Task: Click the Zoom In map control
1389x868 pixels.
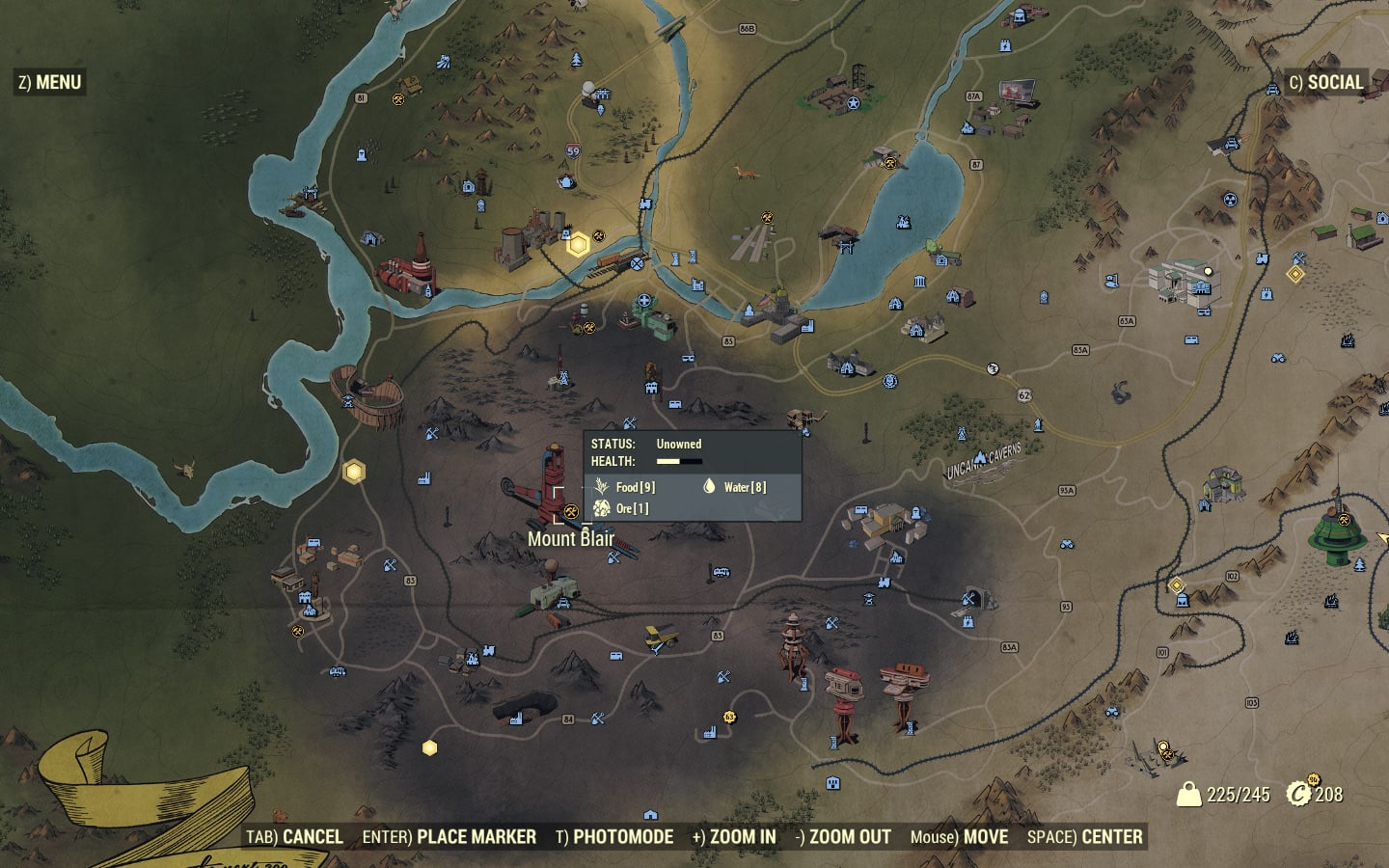Action: pos(734,837)
